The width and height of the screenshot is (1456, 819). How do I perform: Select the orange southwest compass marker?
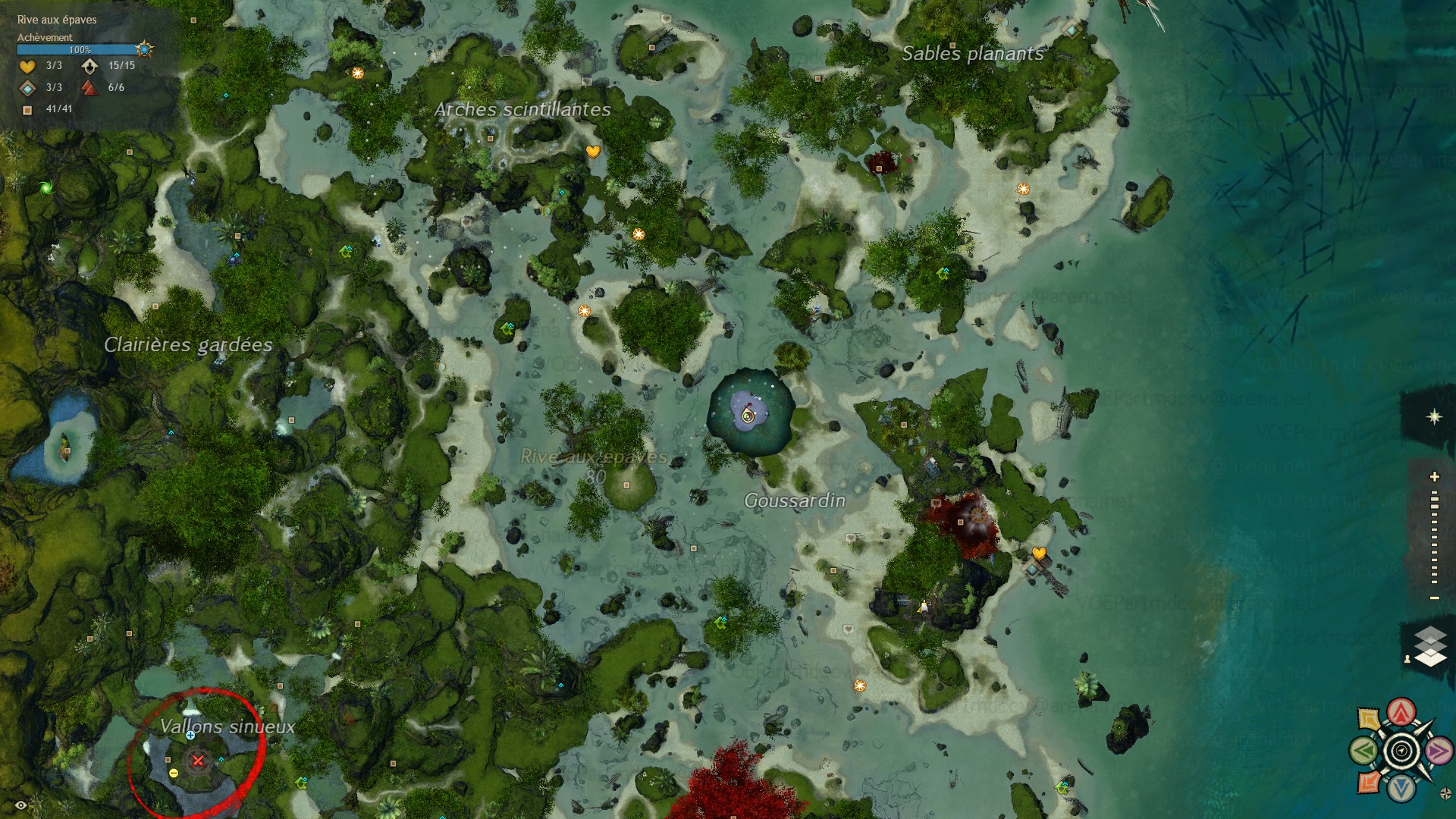coord(1369,783)
